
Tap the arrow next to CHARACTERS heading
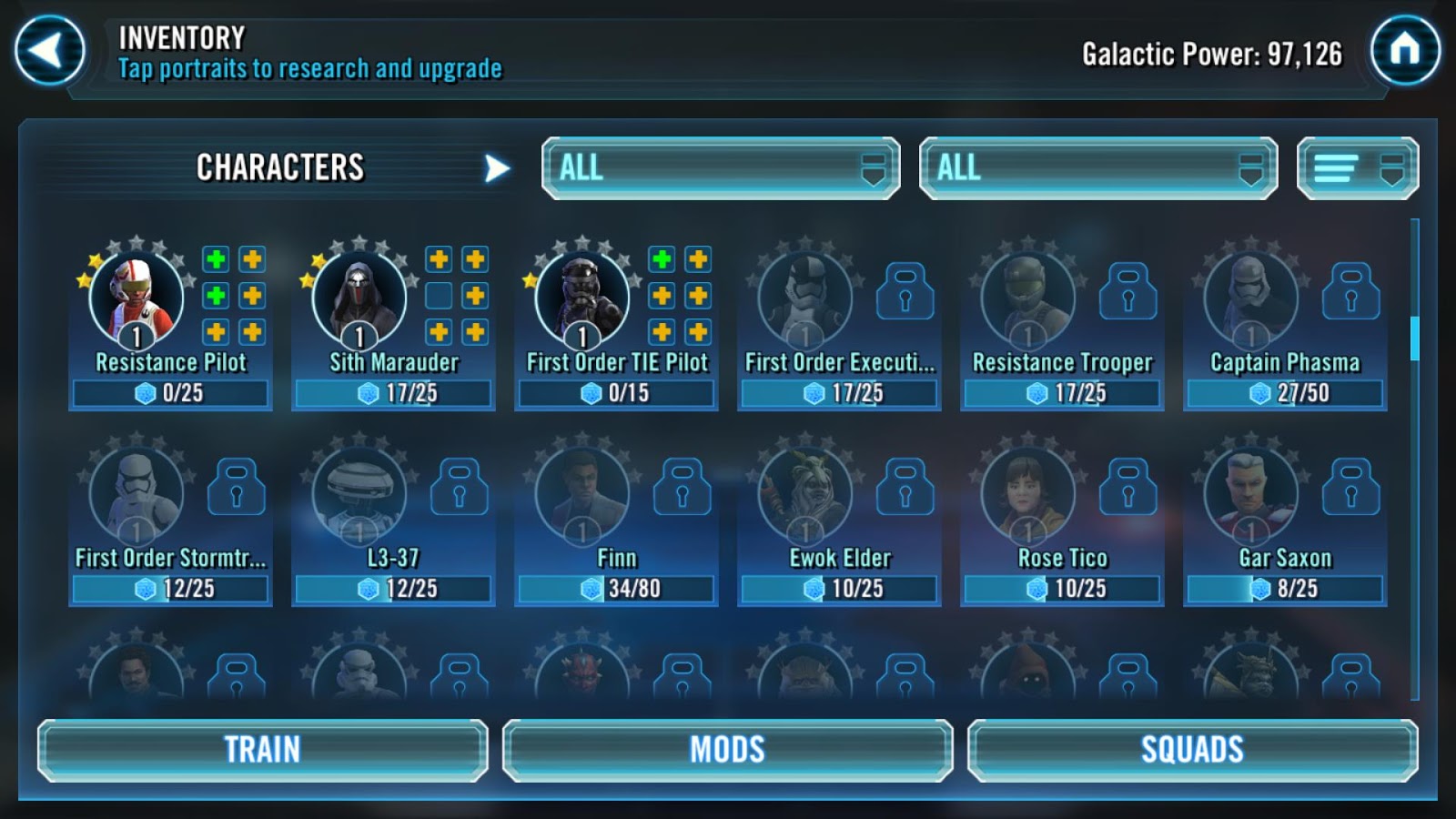click(494, 167)
